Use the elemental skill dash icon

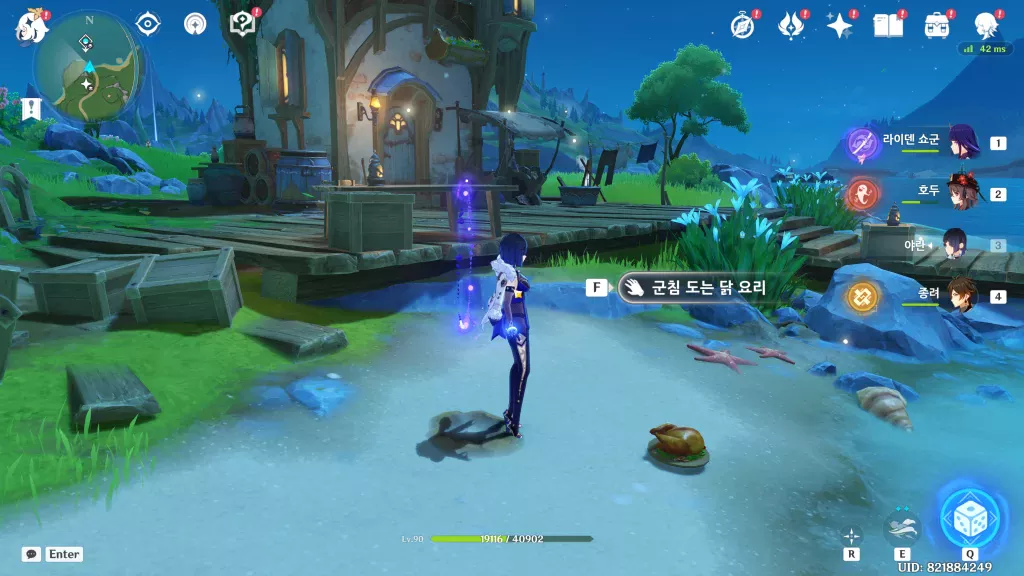pyautogui.click(x=901, y=527)
